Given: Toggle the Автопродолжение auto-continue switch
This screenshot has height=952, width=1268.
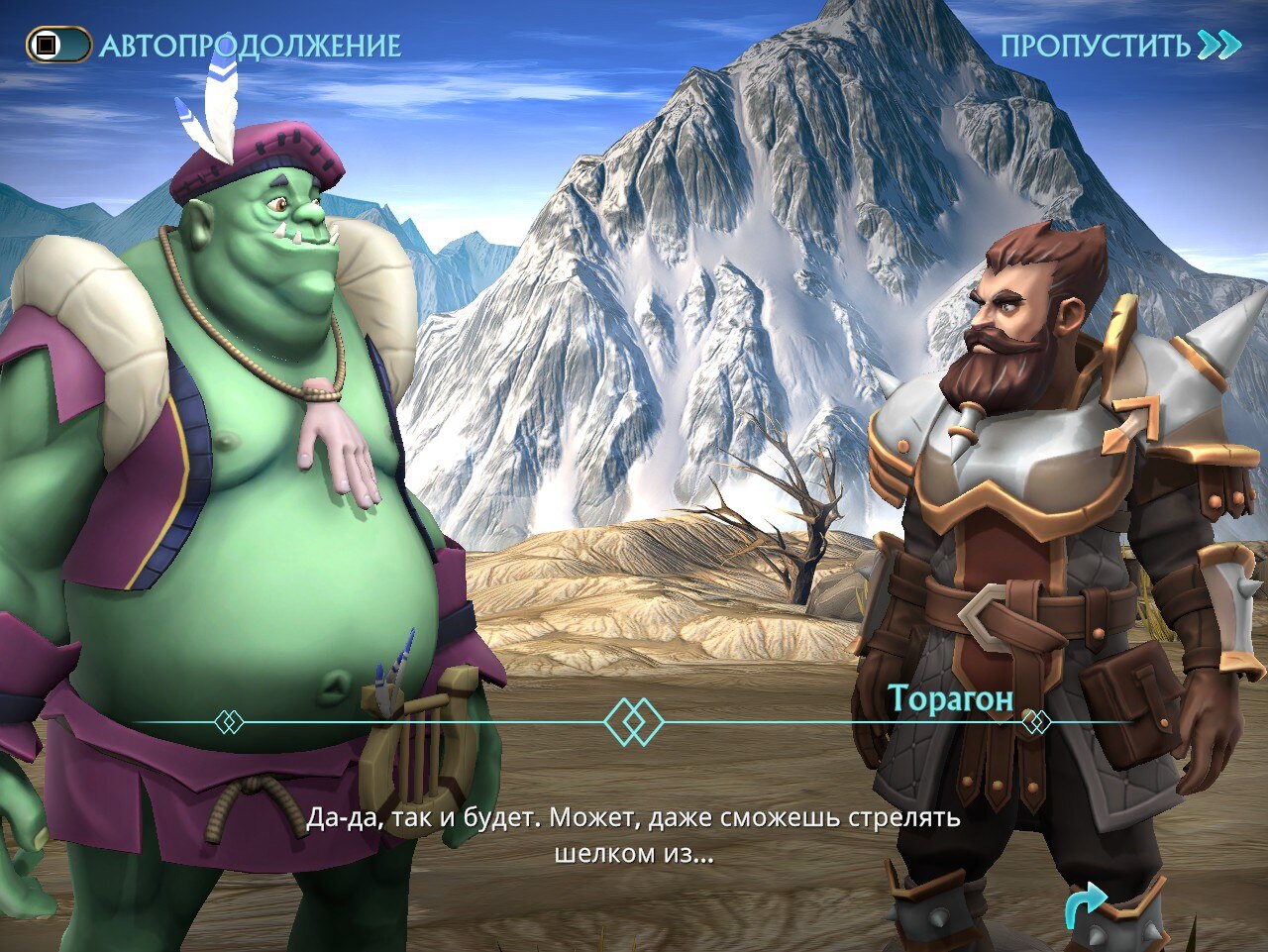Looking at the screenshot, I should pos(58,46).
